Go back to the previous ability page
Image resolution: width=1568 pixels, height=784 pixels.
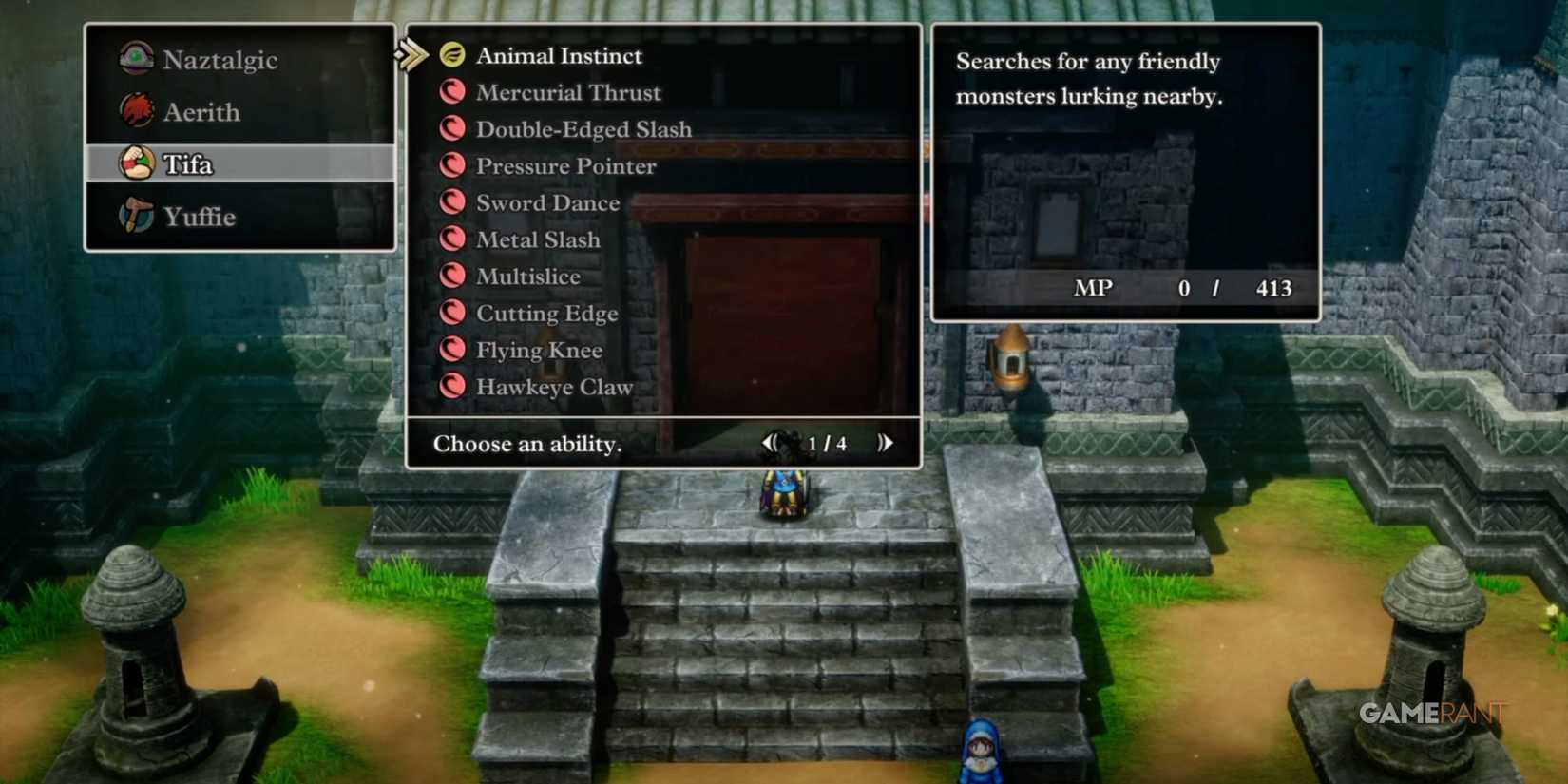(772, 443)
